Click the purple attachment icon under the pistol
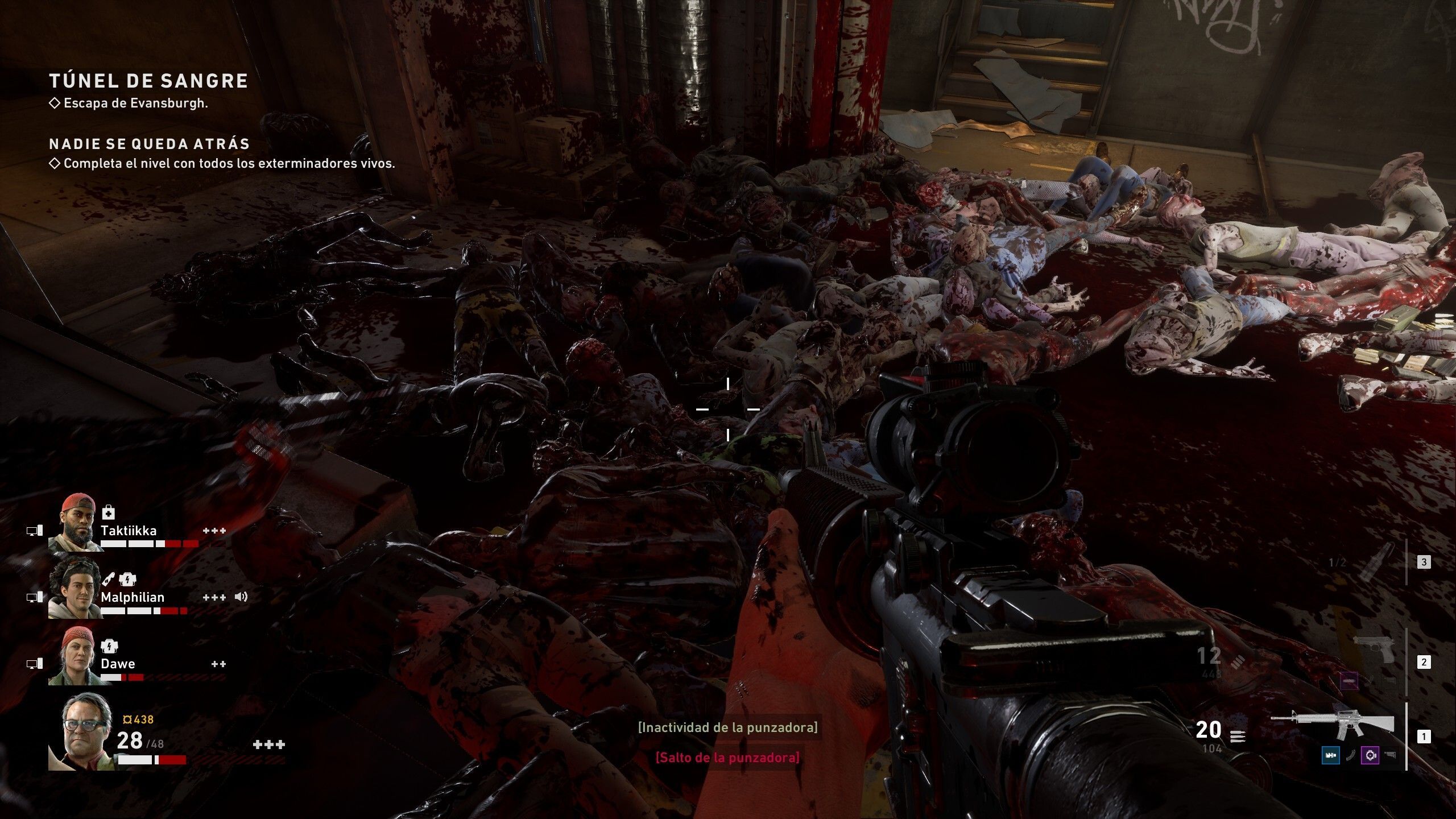This screenshot has width=1456, height=819. (1350, 680)
